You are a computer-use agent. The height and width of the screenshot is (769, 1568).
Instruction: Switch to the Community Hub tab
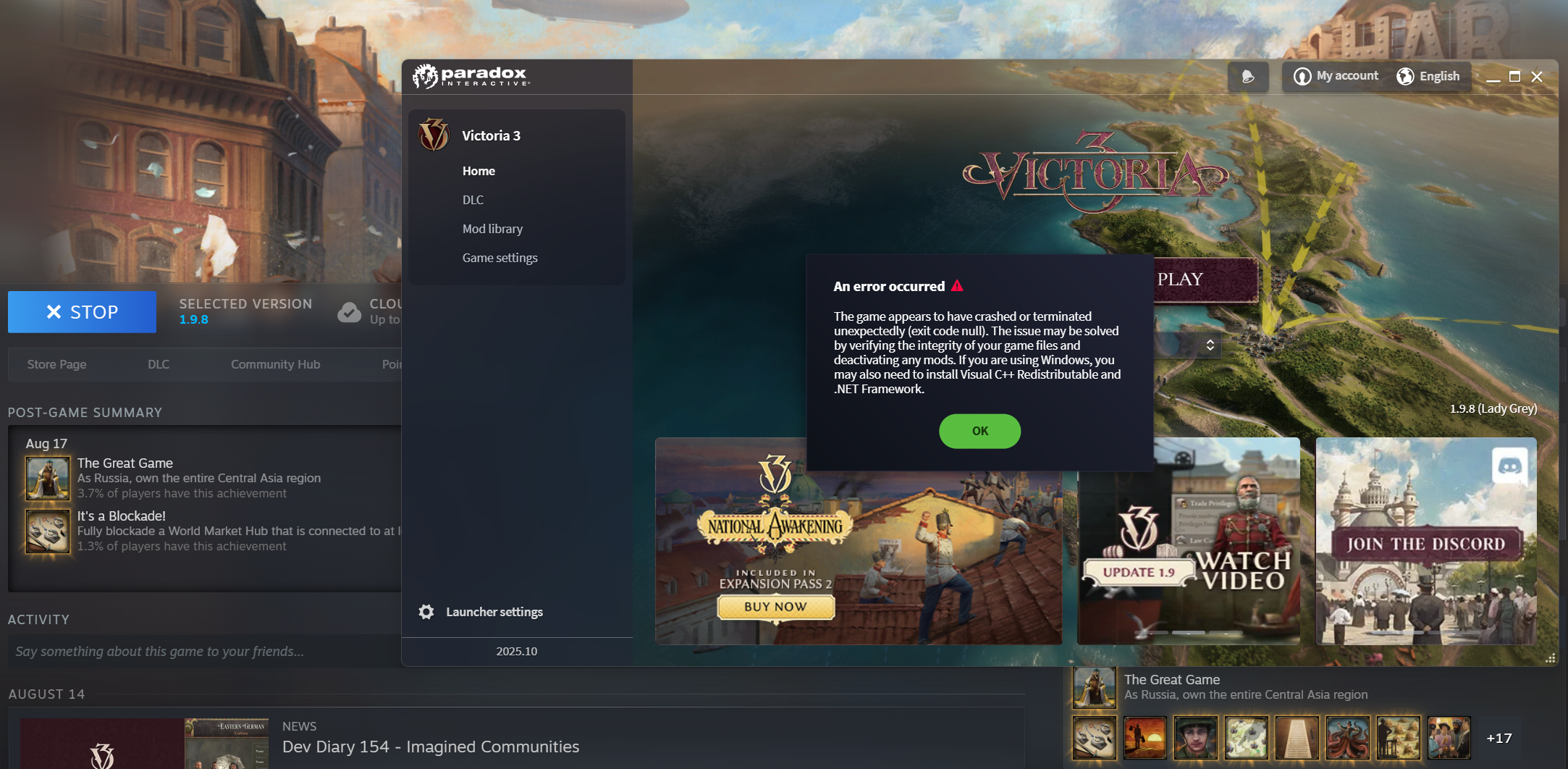click(x=275, y=364)
